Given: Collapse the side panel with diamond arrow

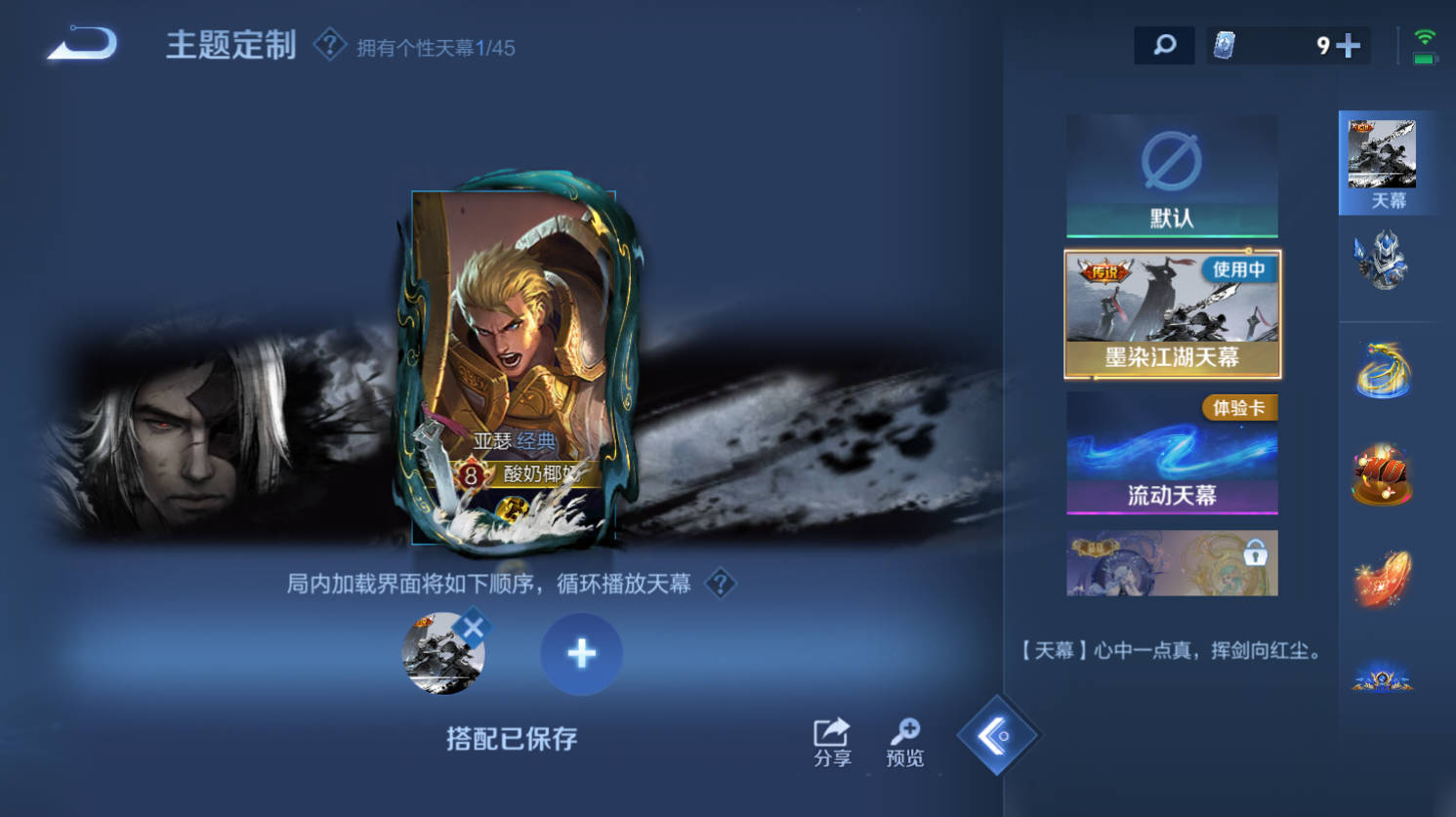Looking at the screenshot, I should tap(996, 736).
